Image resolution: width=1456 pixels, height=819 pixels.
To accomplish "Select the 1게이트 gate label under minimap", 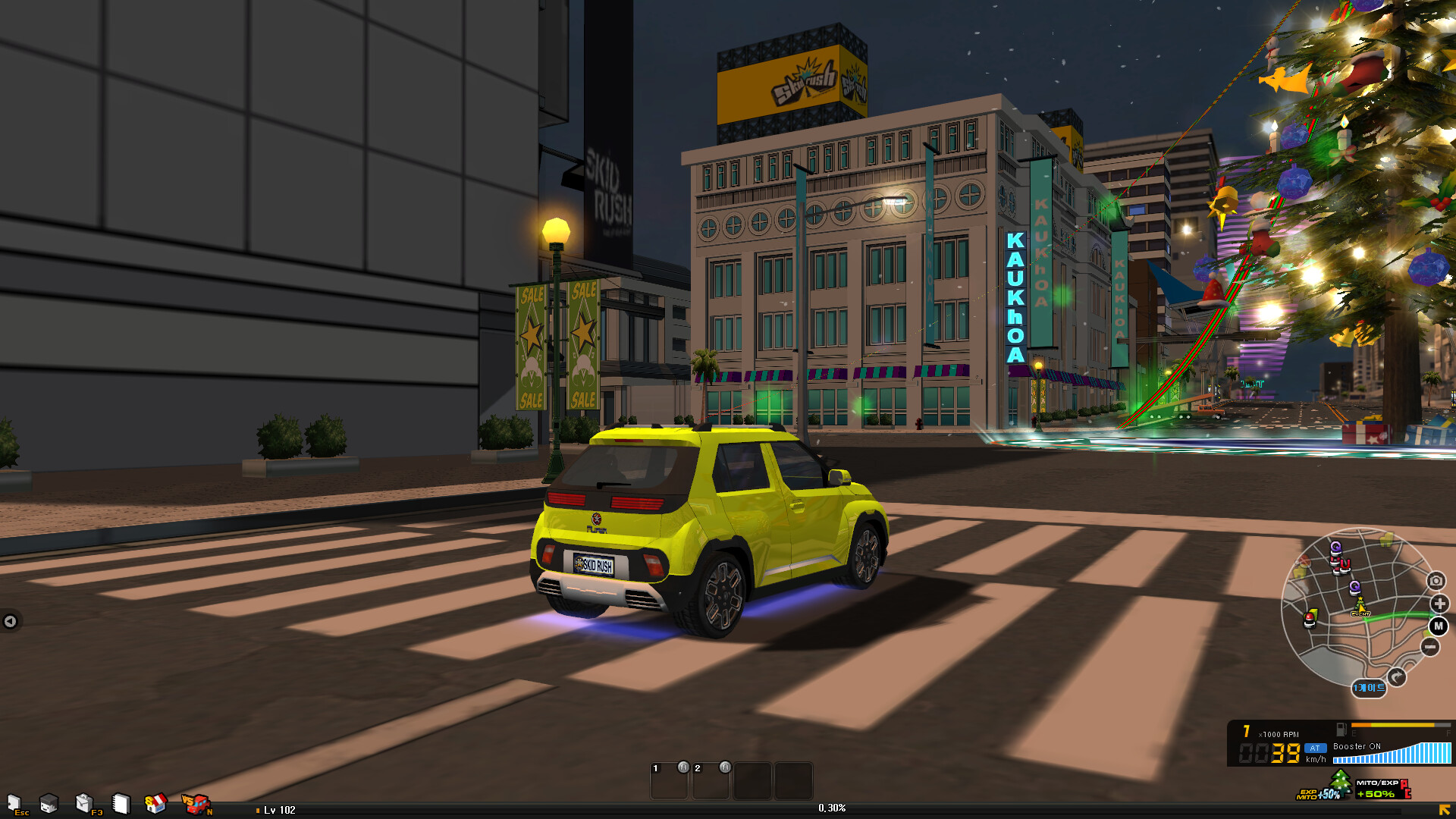I will 1370,687.
